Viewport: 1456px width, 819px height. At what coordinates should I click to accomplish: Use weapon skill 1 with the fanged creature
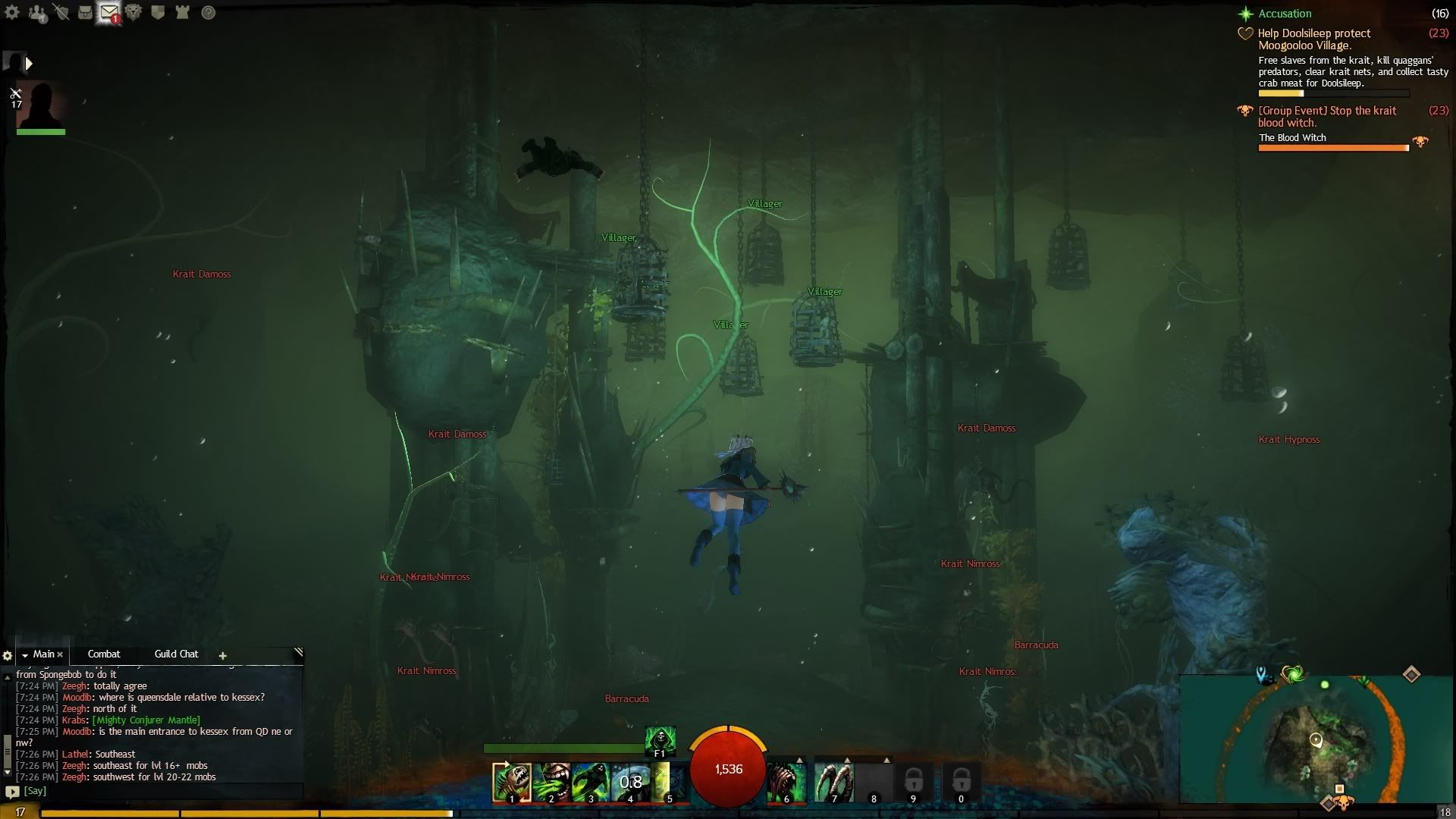click(x=510, y=782)
